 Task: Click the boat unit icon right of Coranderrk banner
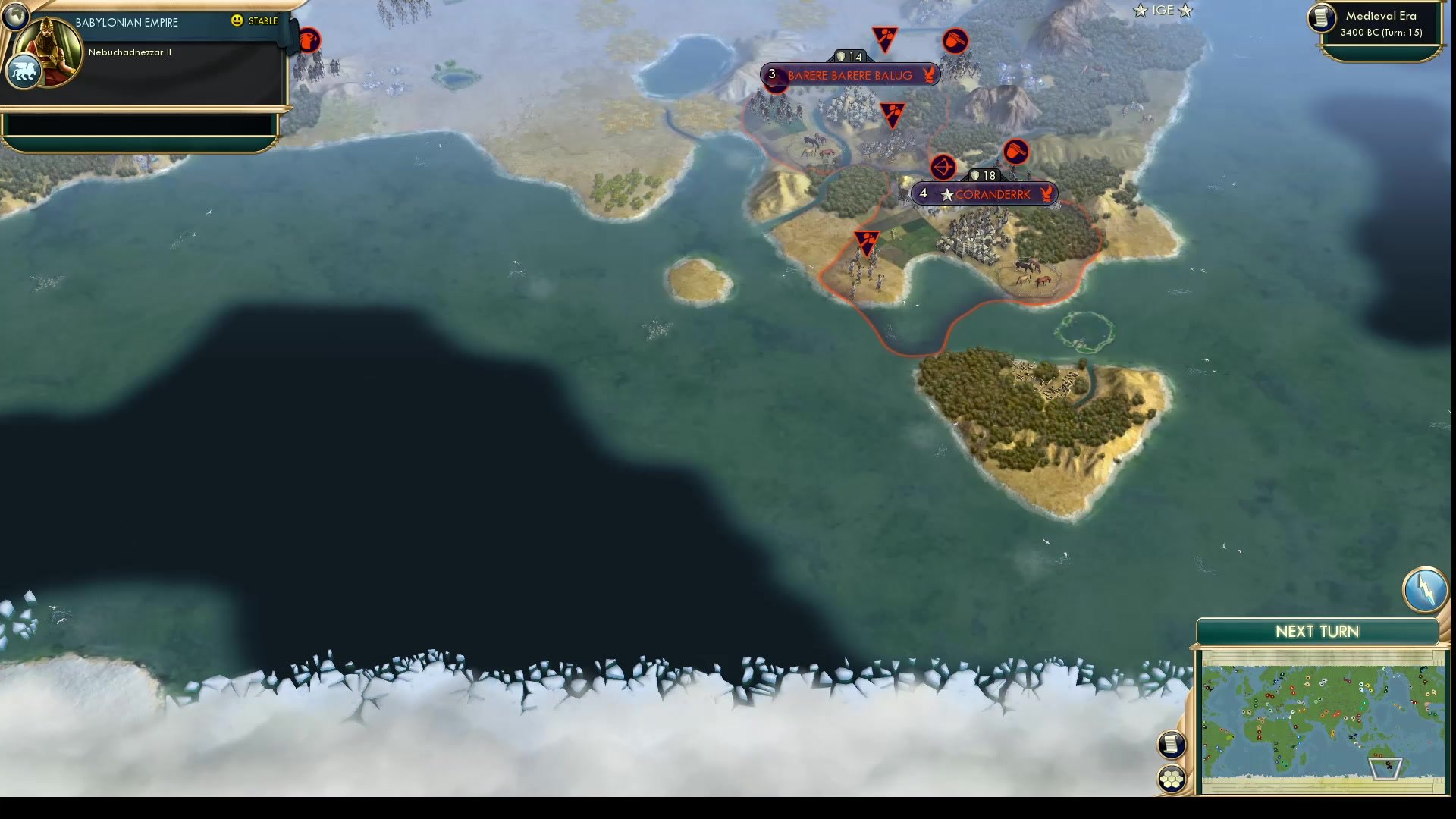tap(1017, 152)
